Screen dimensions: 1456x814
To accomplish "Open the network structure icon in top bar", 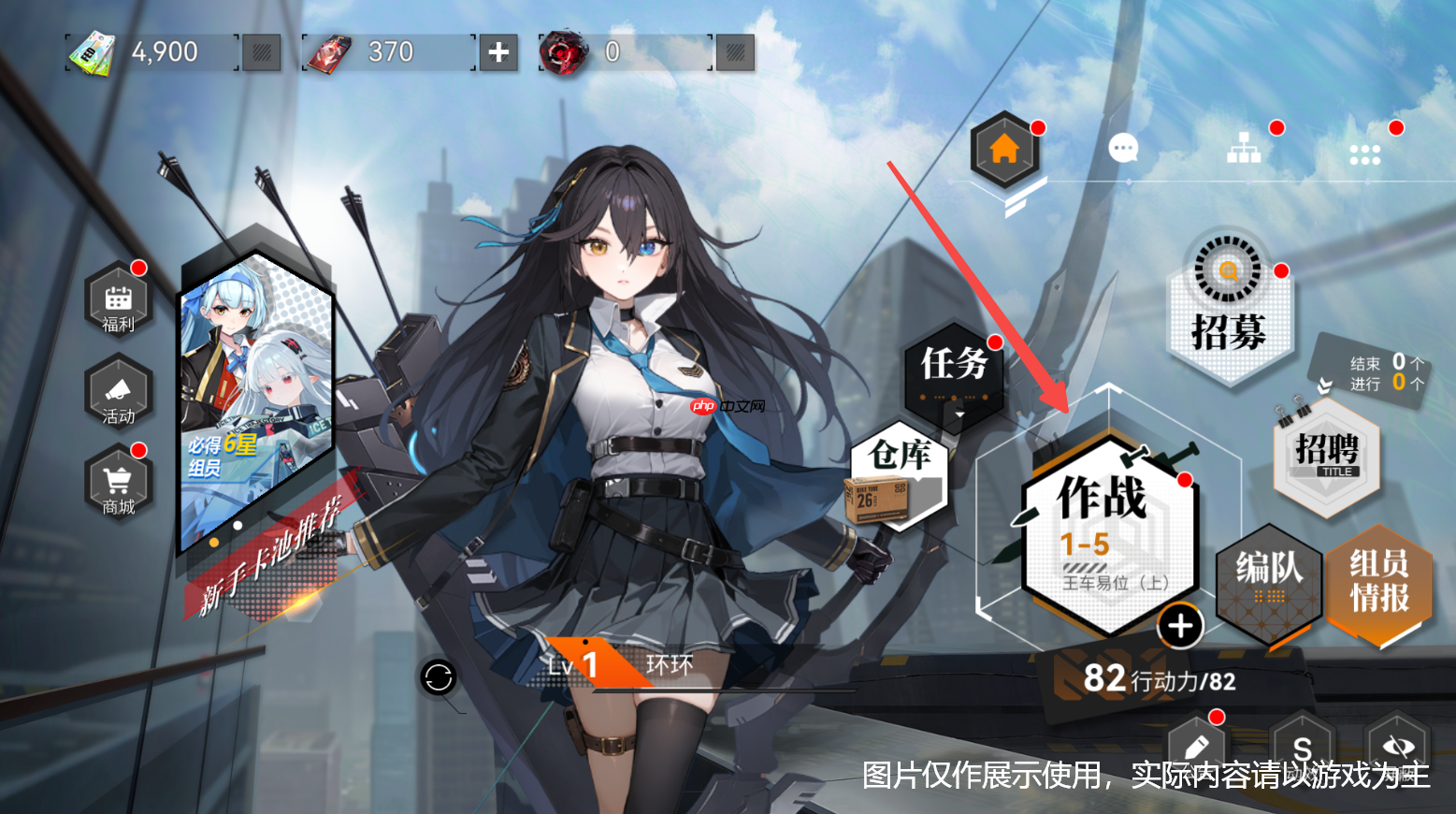I will 1244,148.
